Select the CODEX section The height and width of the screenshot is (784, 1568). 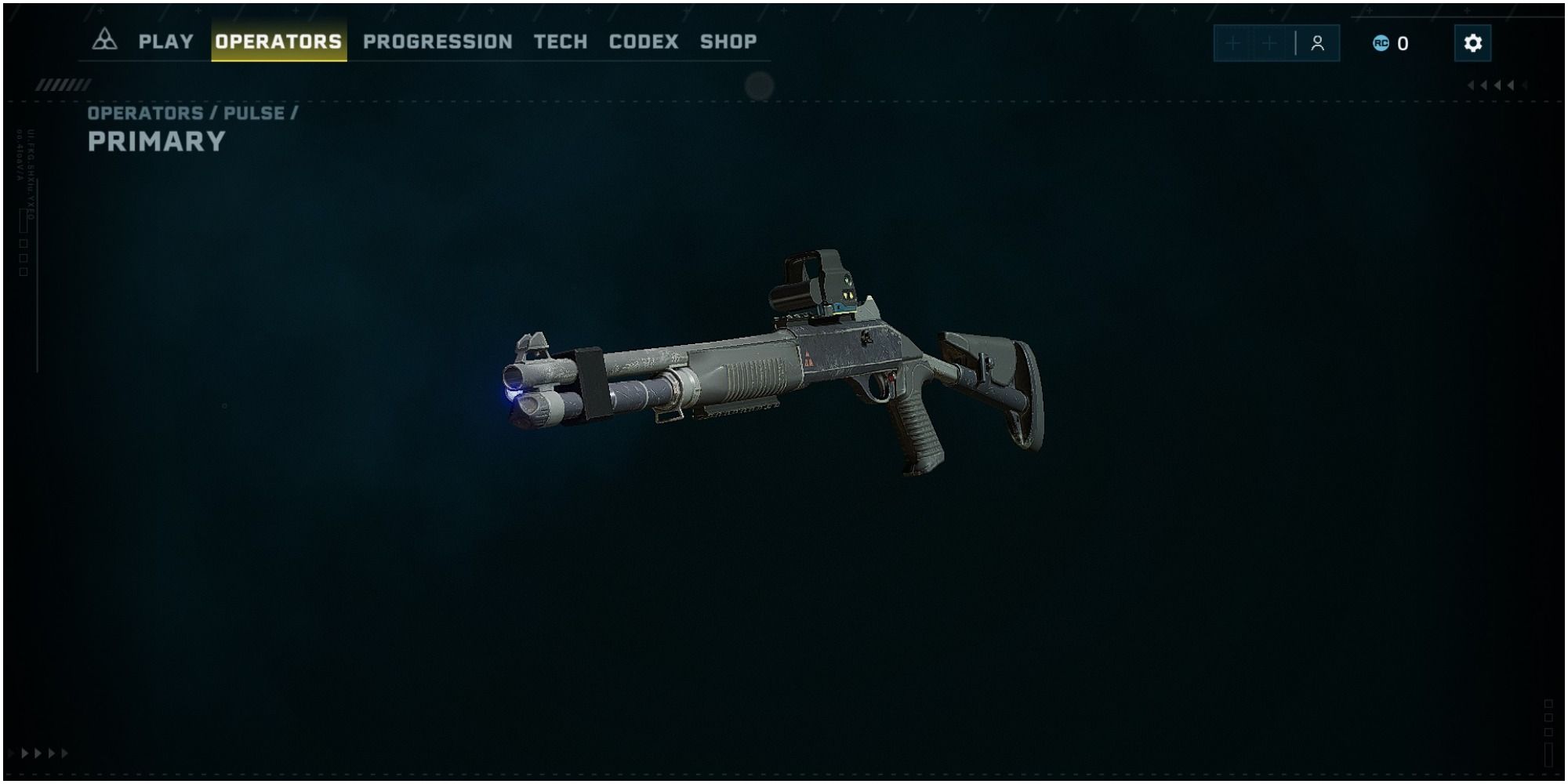point(644,42)
